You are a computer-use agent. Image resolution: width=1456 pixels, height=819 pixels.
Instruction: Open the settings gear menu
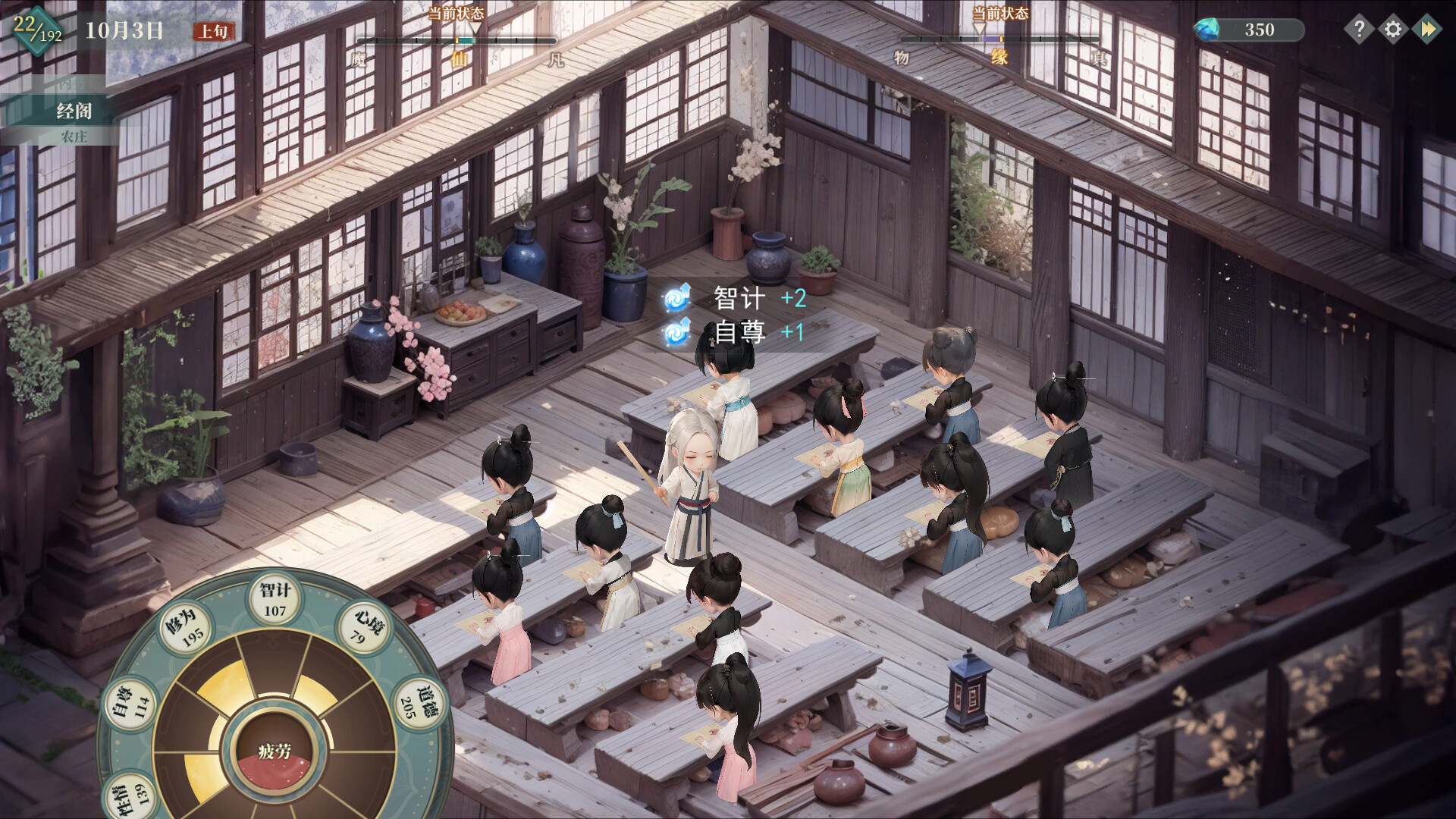pyautogui.click(x=1394, y=30)
